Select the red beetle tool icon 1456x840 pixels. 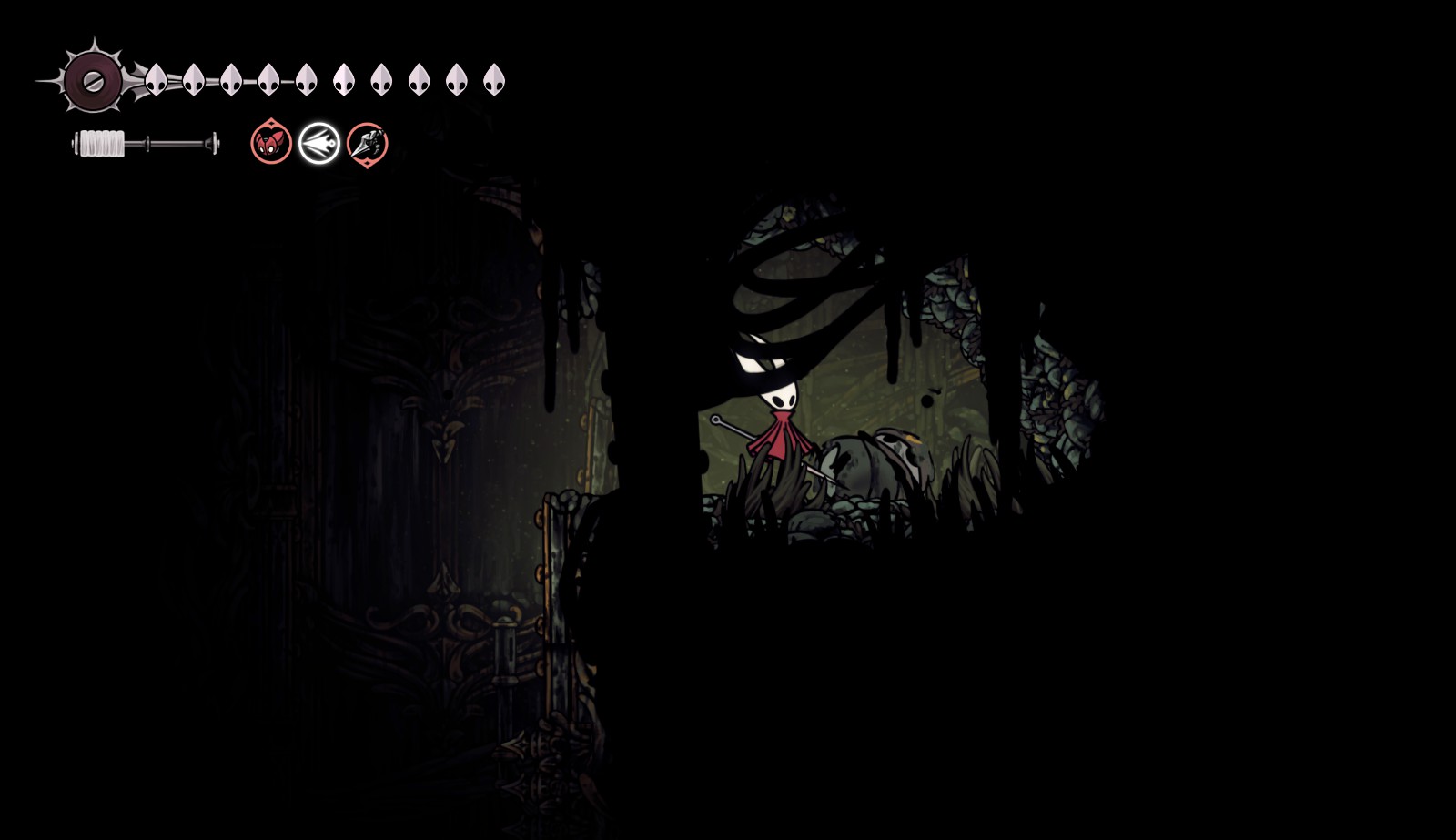[x=271, y=143]
